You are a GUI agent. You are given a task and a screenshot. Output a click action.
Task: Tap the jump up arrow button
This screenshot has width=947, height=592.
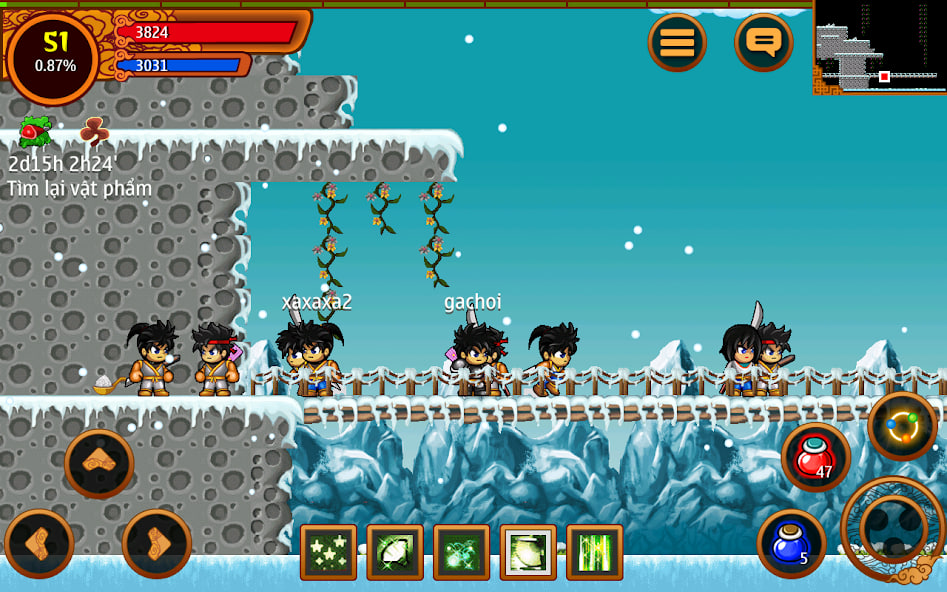click(x=99, y=462)
